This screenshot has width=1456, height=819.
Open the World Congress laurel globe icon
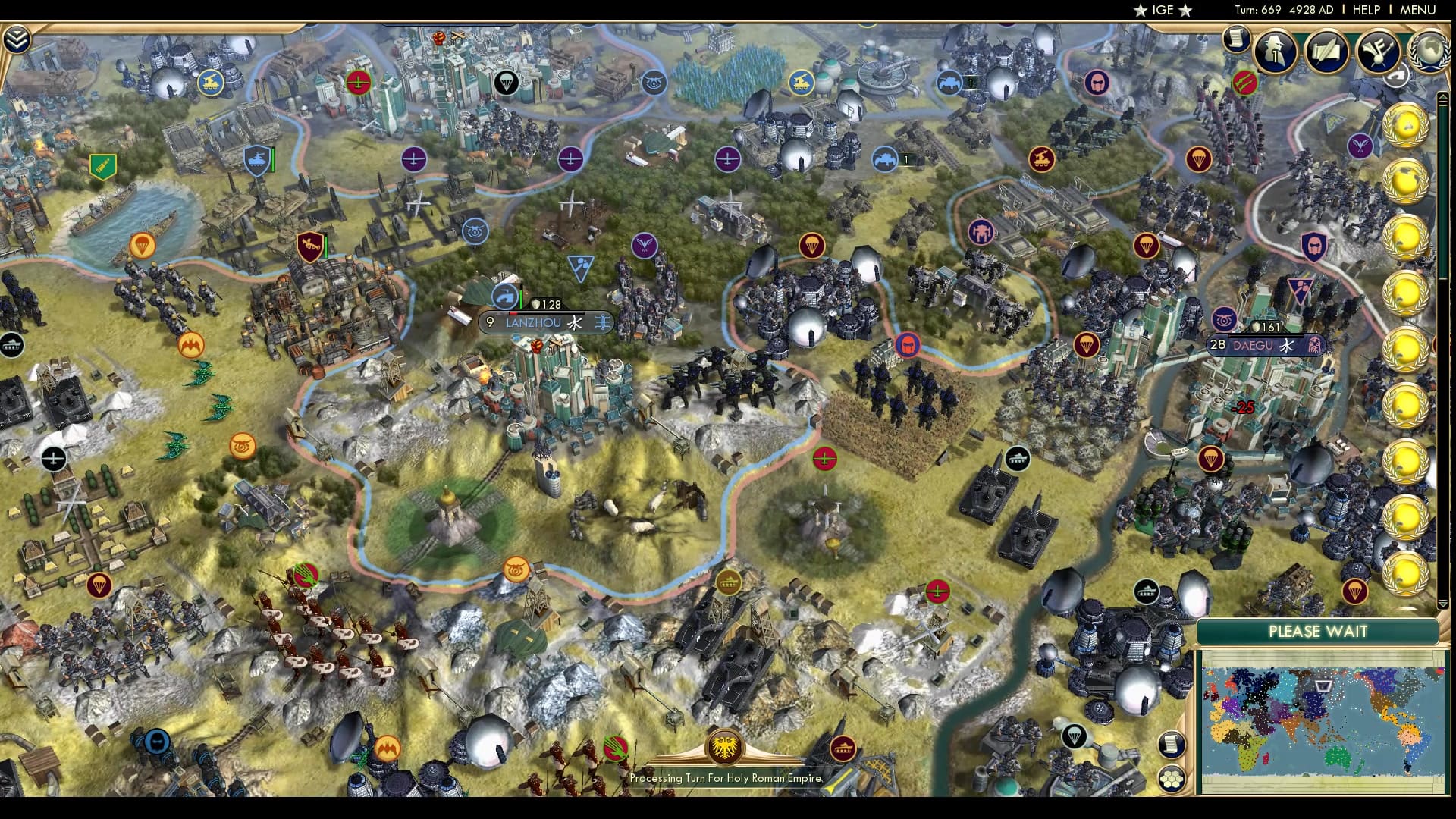1429,50
